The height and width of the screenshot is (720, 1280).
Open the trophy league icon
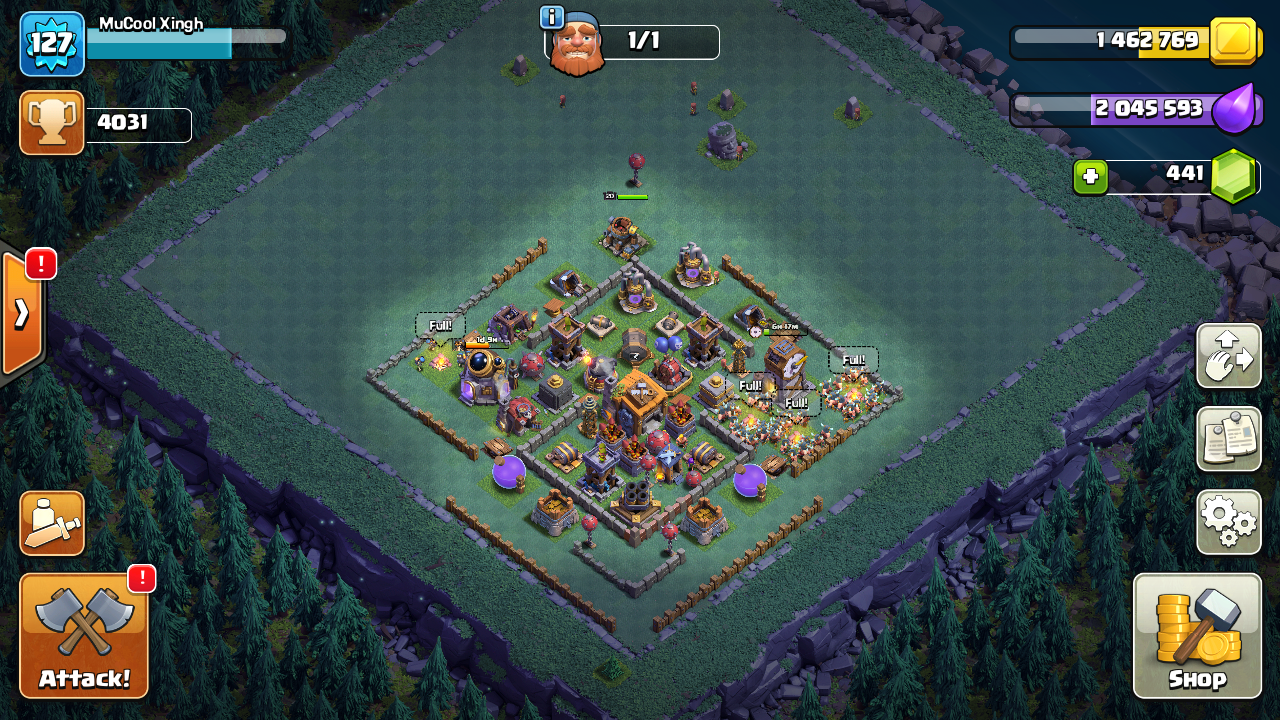click(x=52, y=123)
